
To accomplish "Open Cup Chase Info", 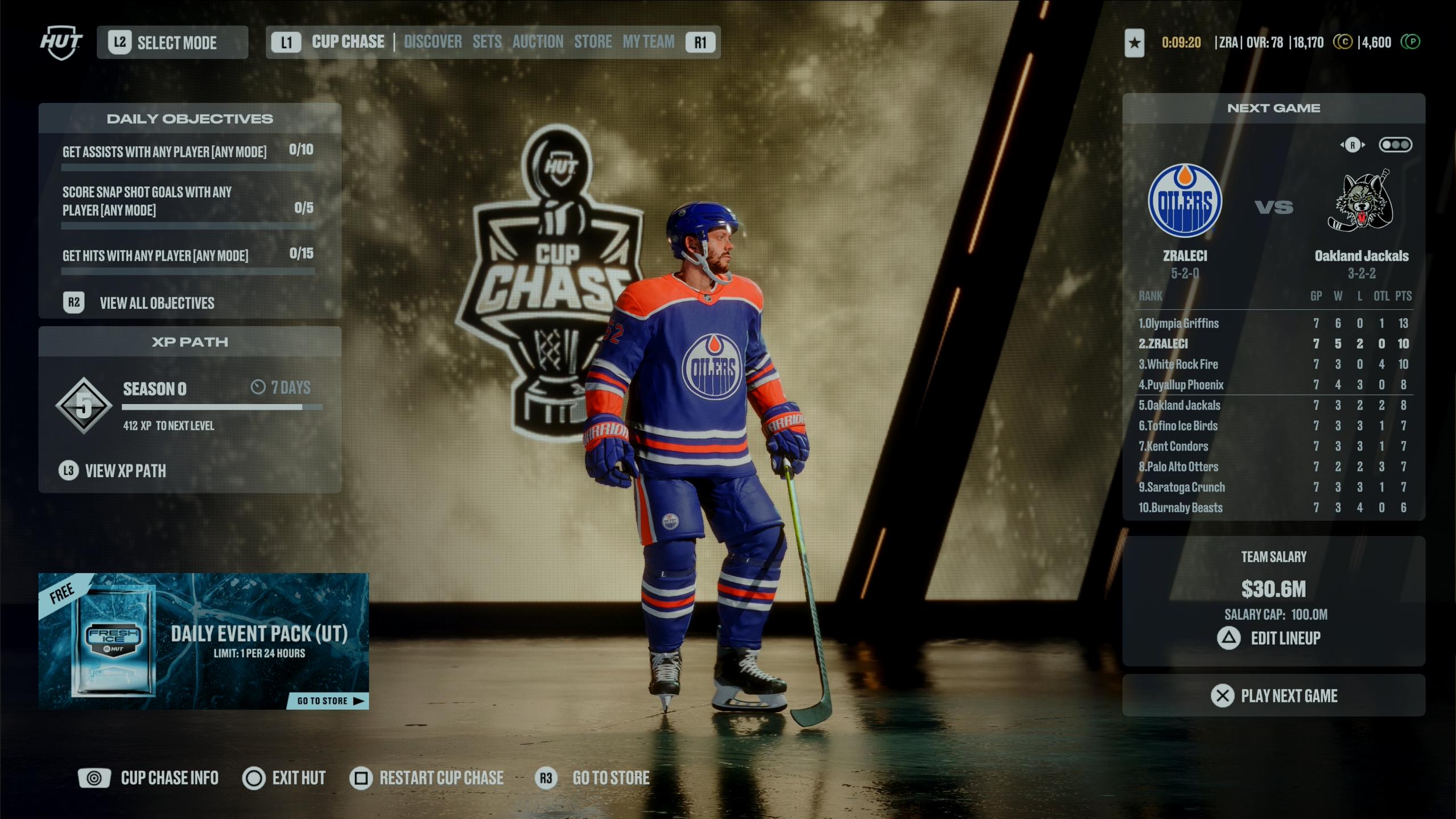I will point(169,778).
